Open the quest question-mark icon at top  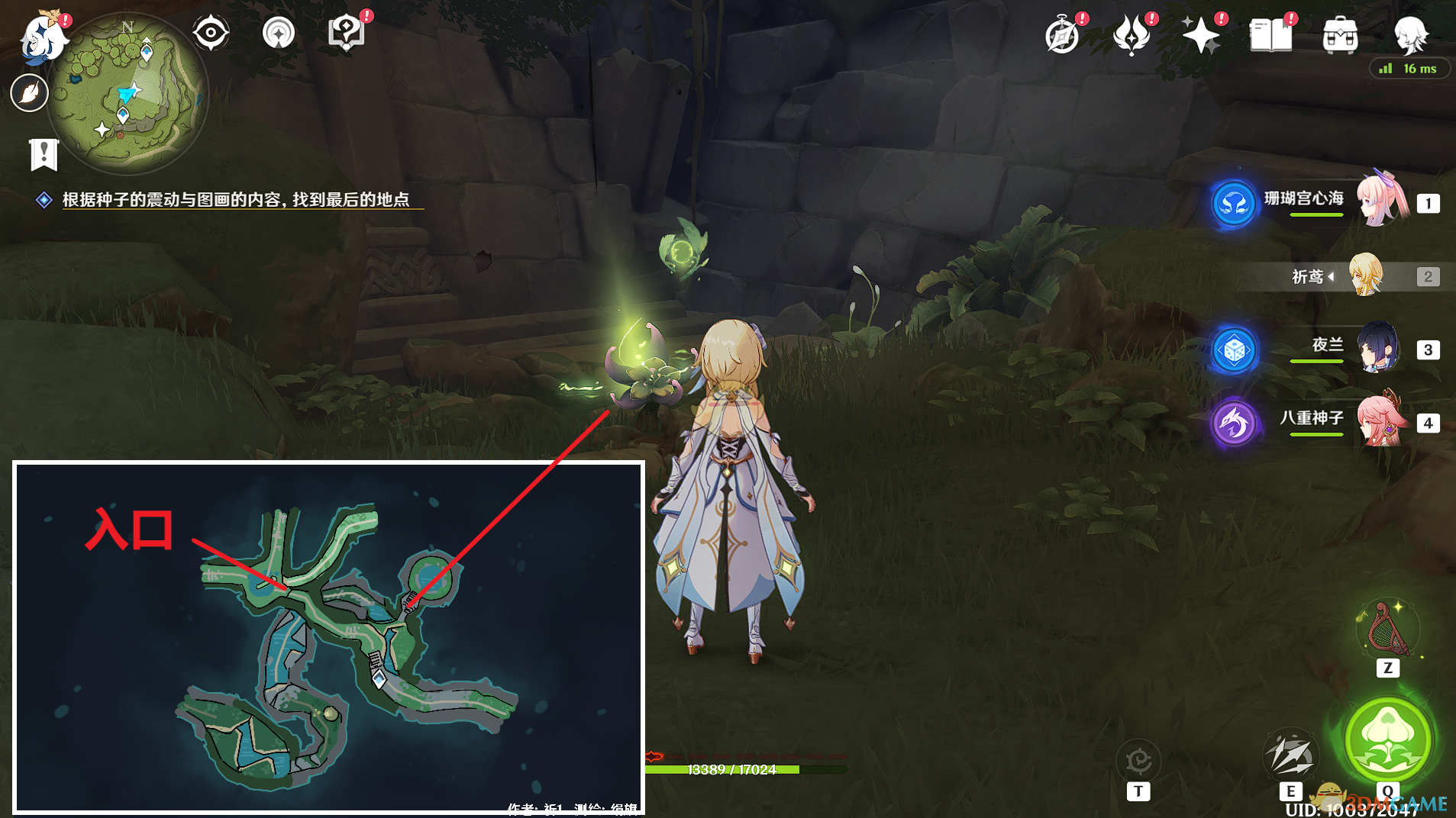[346, 33]
